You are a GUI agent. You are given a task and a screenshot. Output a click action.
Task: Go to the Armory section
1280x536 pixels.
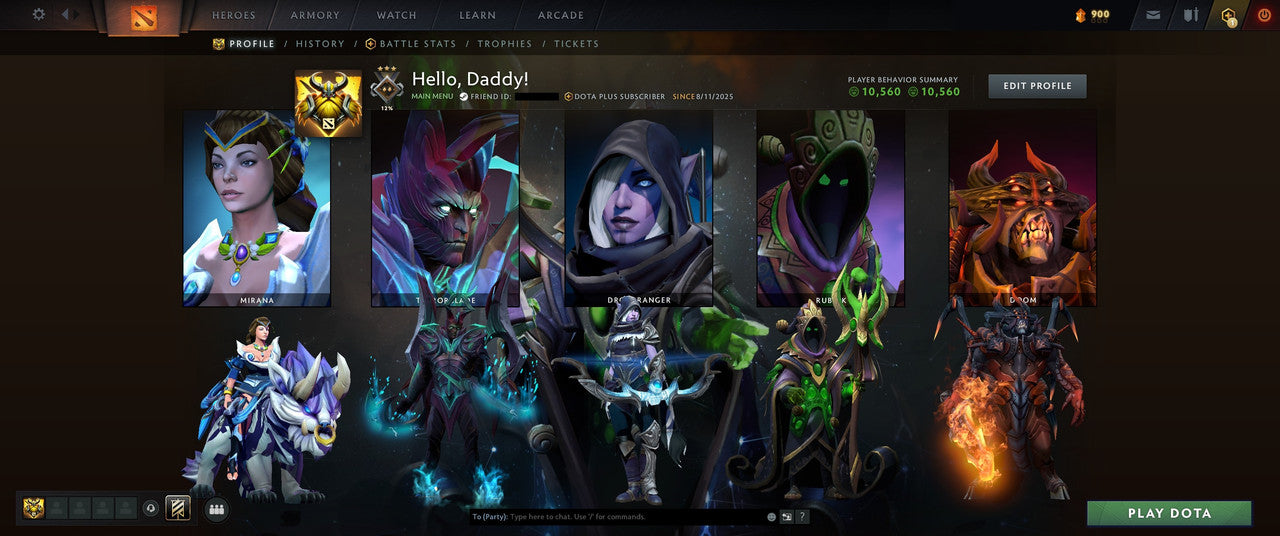coord(315,16)
